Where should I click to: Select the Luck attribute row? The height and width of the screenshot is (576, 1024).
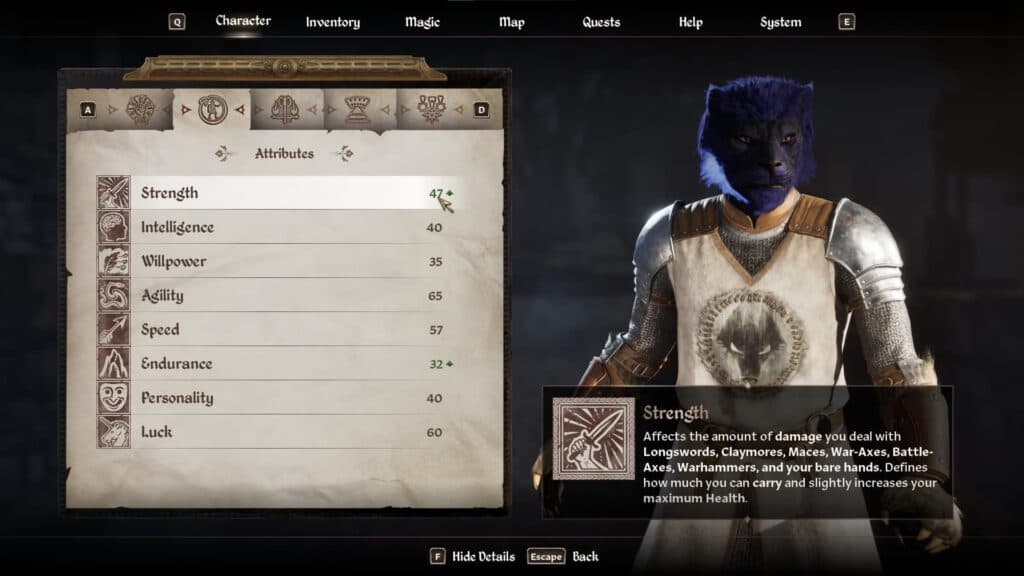coord(270,431)
